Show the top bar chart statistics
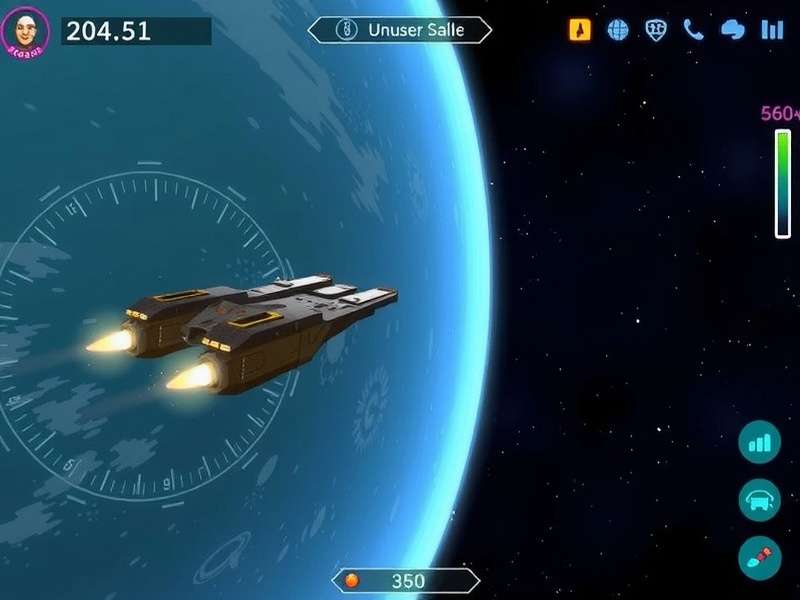 coord(772,30)
